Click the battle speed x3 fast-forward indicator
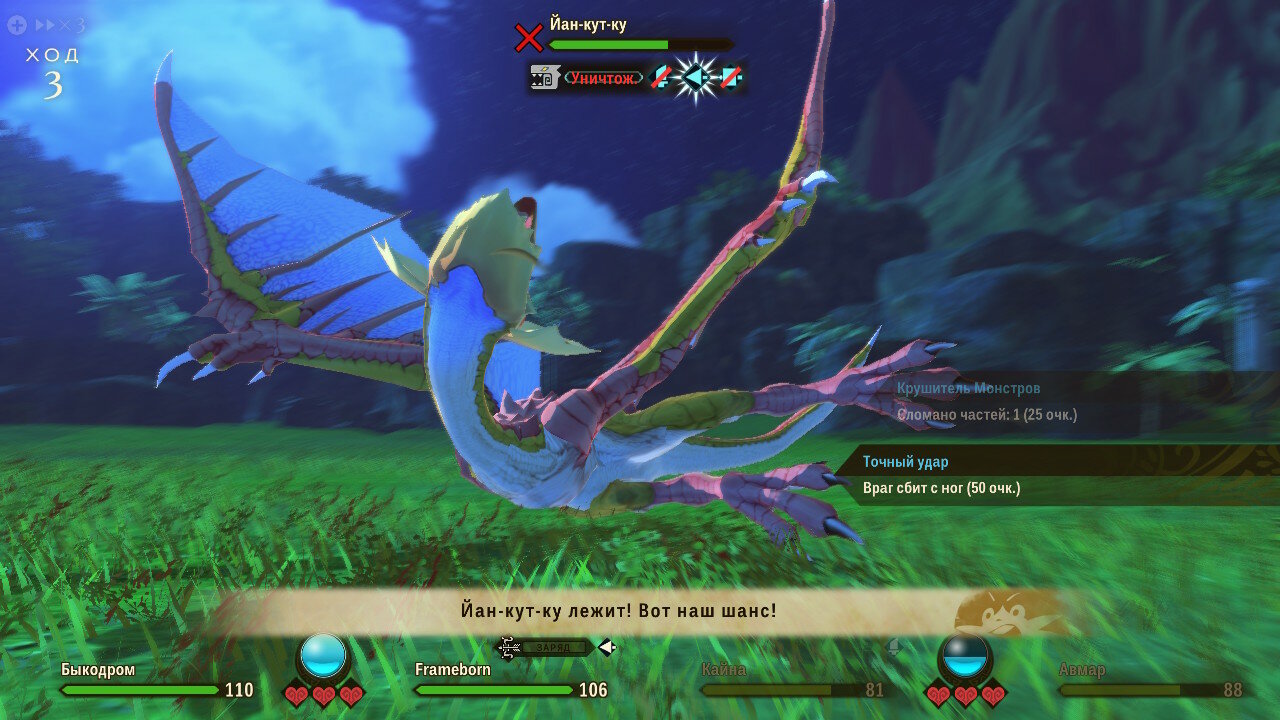The image size is (1280, 720). [58, 25]
